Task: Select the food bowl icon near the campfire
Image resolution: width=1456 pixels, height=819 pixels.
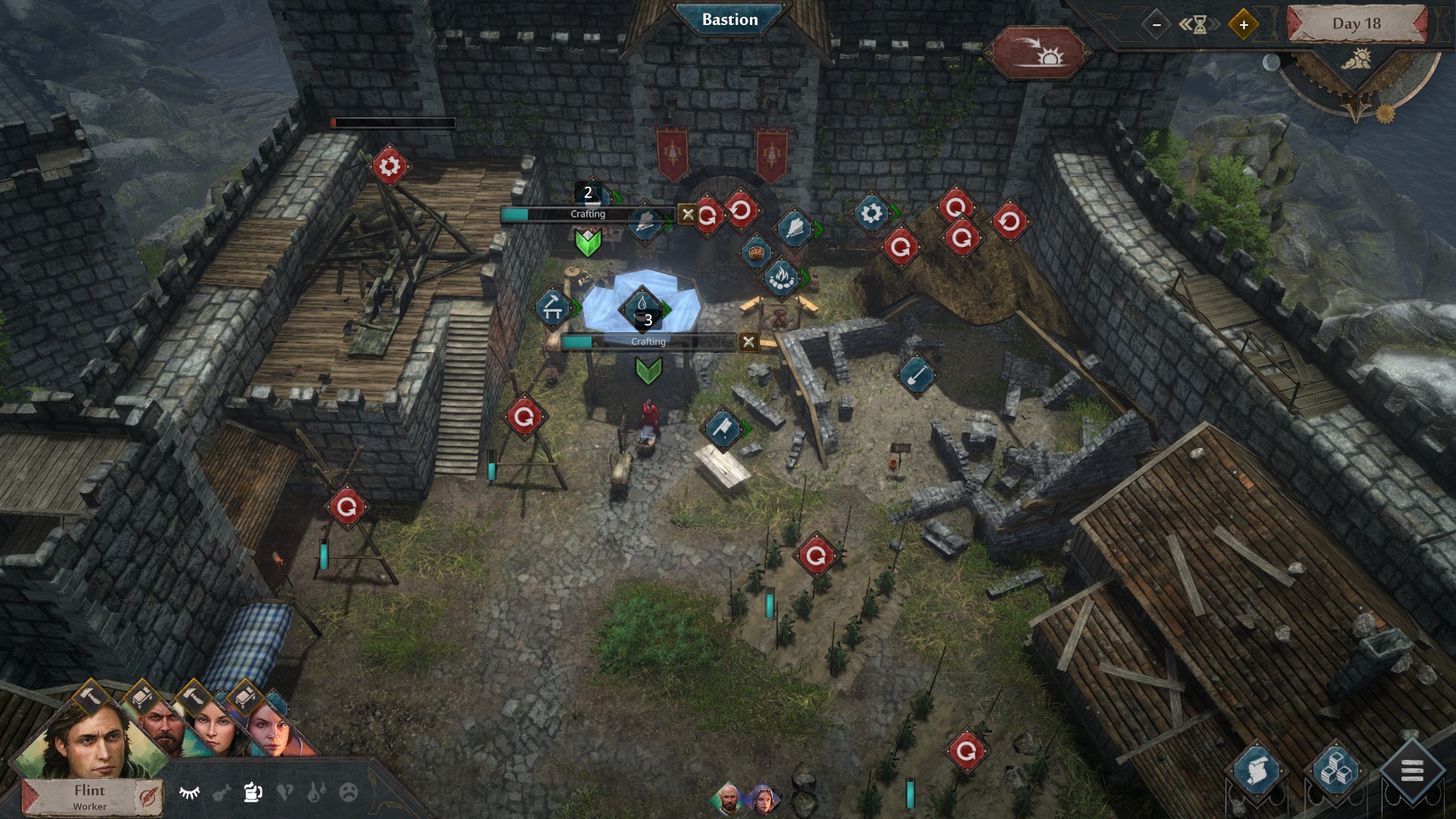Action: coord(755,251)
